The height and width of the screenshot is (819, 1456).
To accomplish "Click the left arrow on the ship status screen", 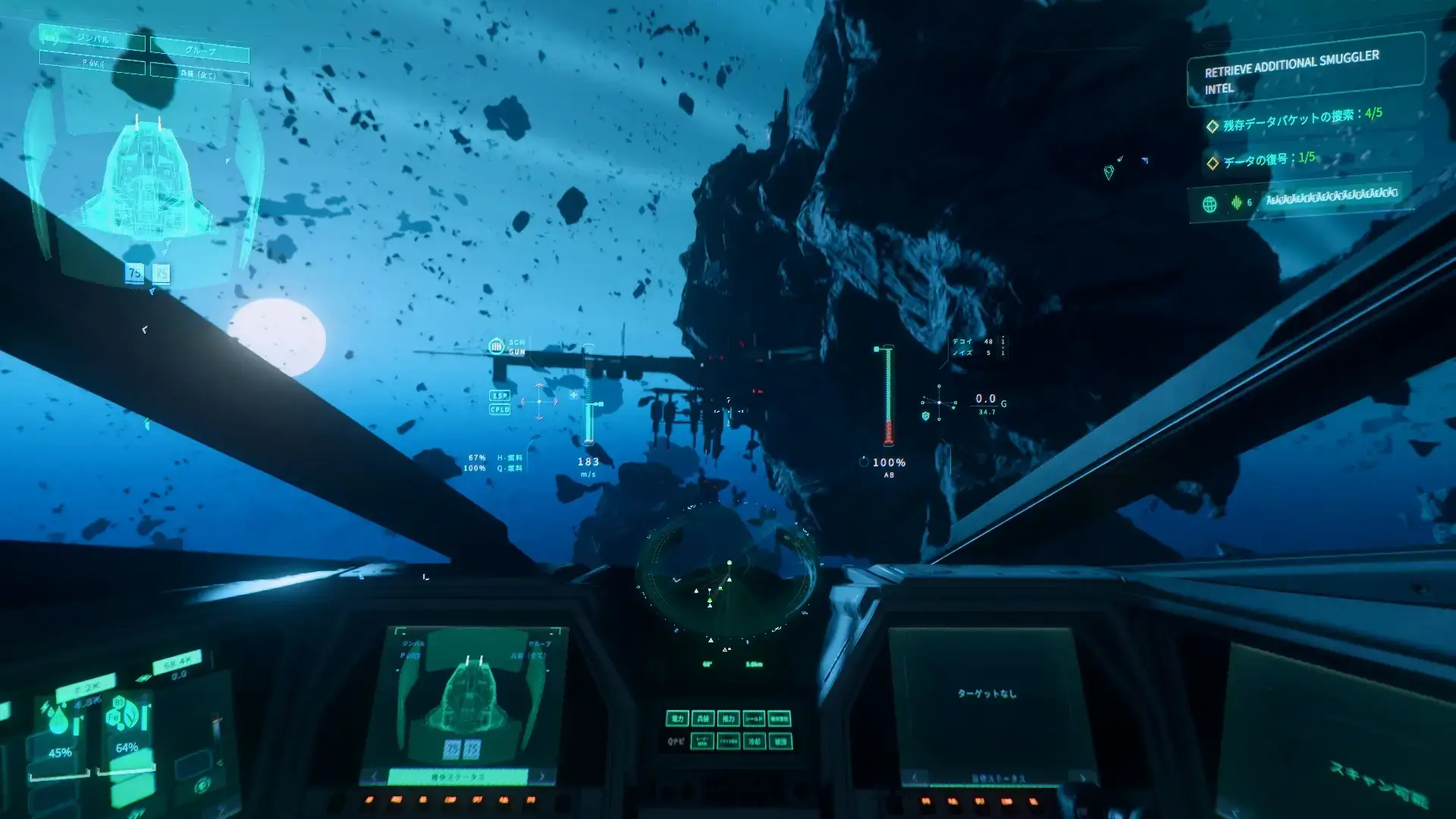I will (x=375, y=776).
